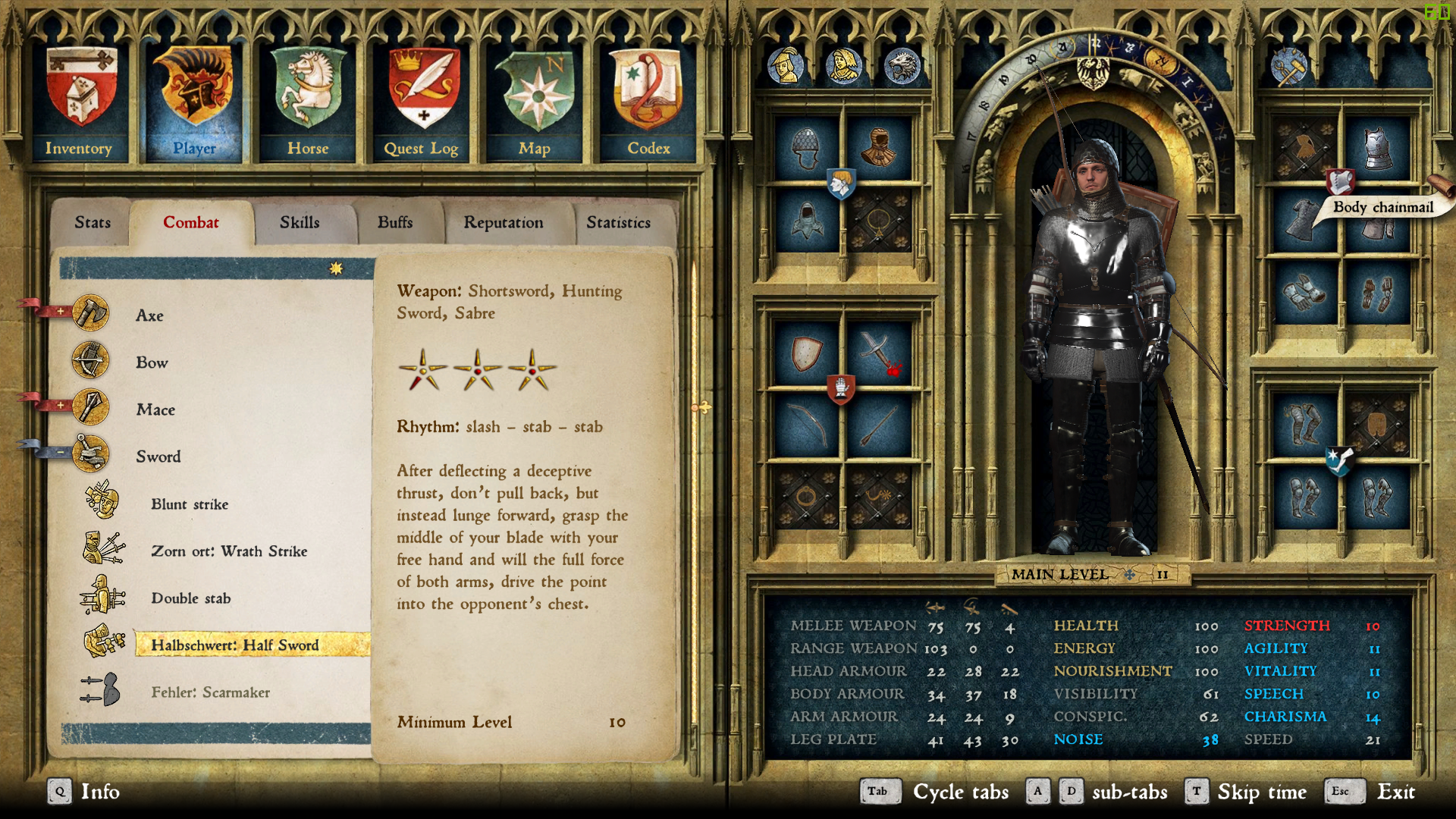The width and height of the screenshot is (1456, 819).
Task: Collapse the Sword combat category
Action: coord(61,453)
